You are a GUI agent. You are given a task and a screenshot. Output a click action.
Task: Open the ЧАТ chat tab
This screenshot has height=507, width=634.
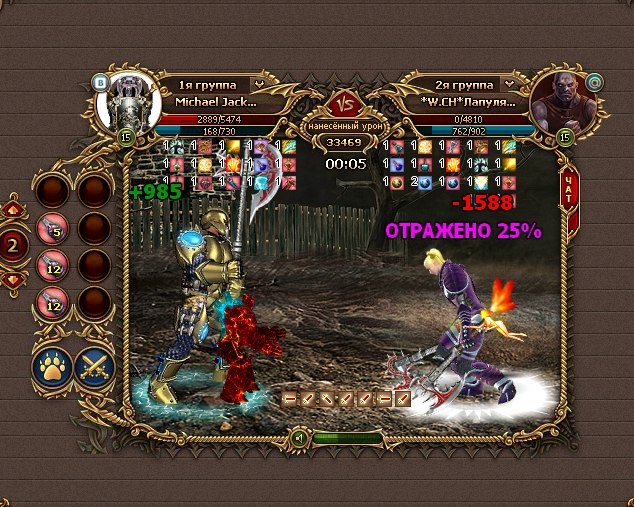tap(568, 193)
